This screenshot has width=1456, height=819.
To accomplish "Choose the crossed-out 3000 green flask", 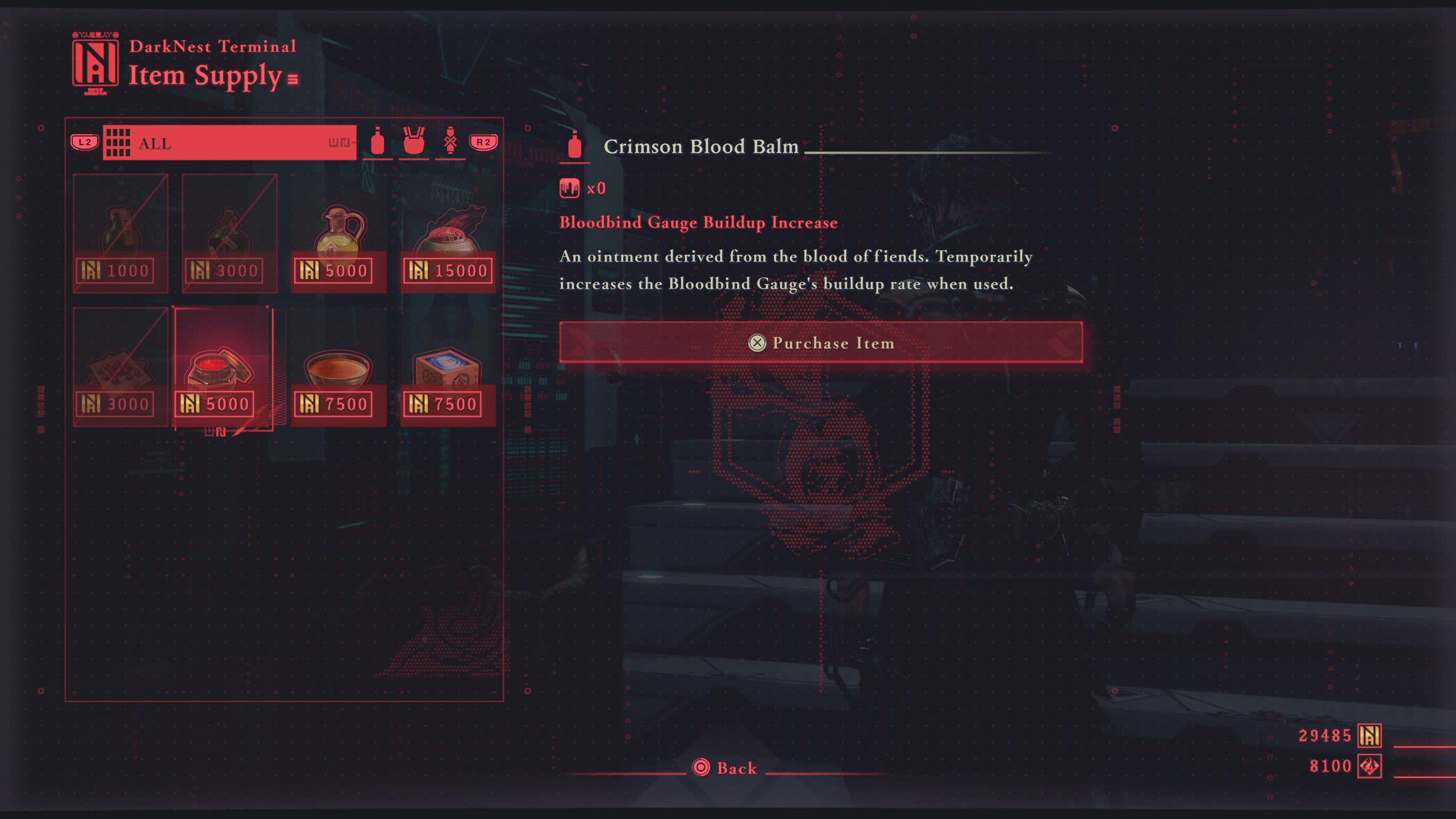I will click(229, 233).
